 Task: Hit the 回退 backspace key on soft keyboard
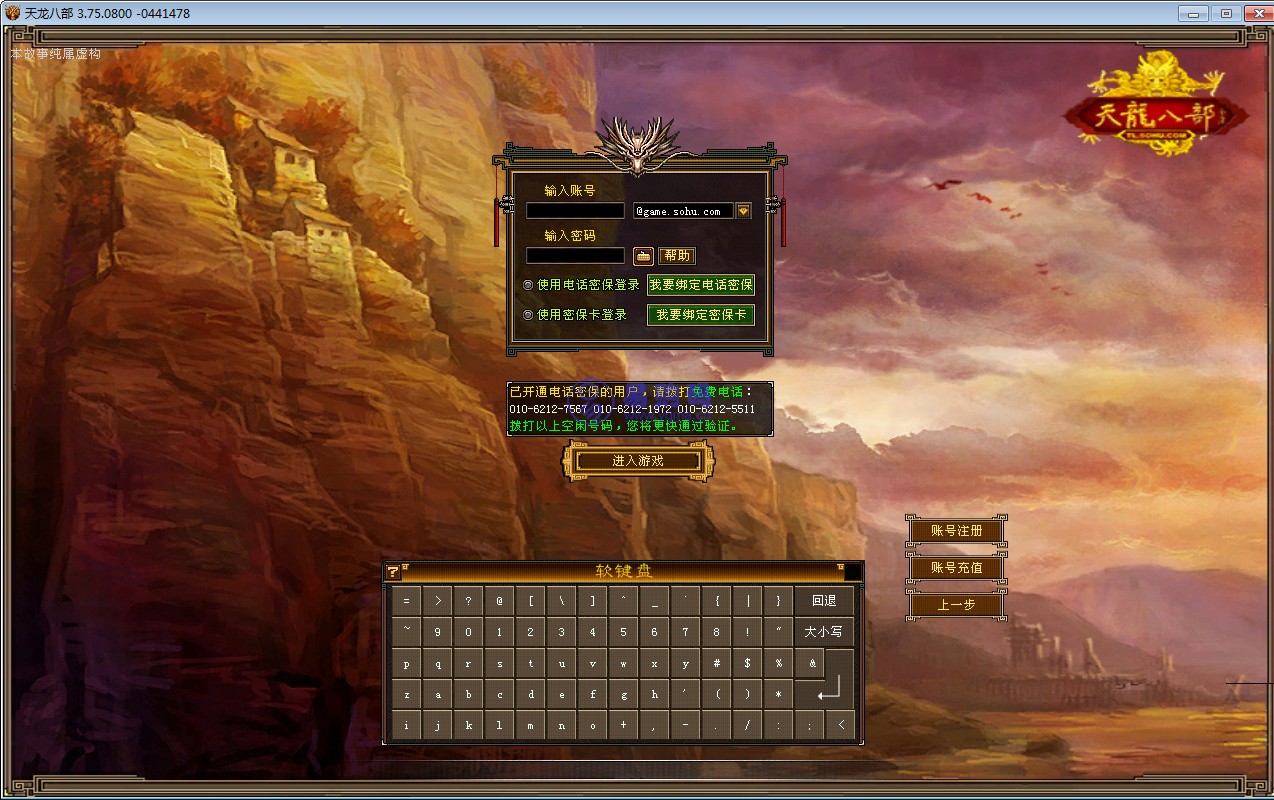pyautogui.click(x=824, y=601)
